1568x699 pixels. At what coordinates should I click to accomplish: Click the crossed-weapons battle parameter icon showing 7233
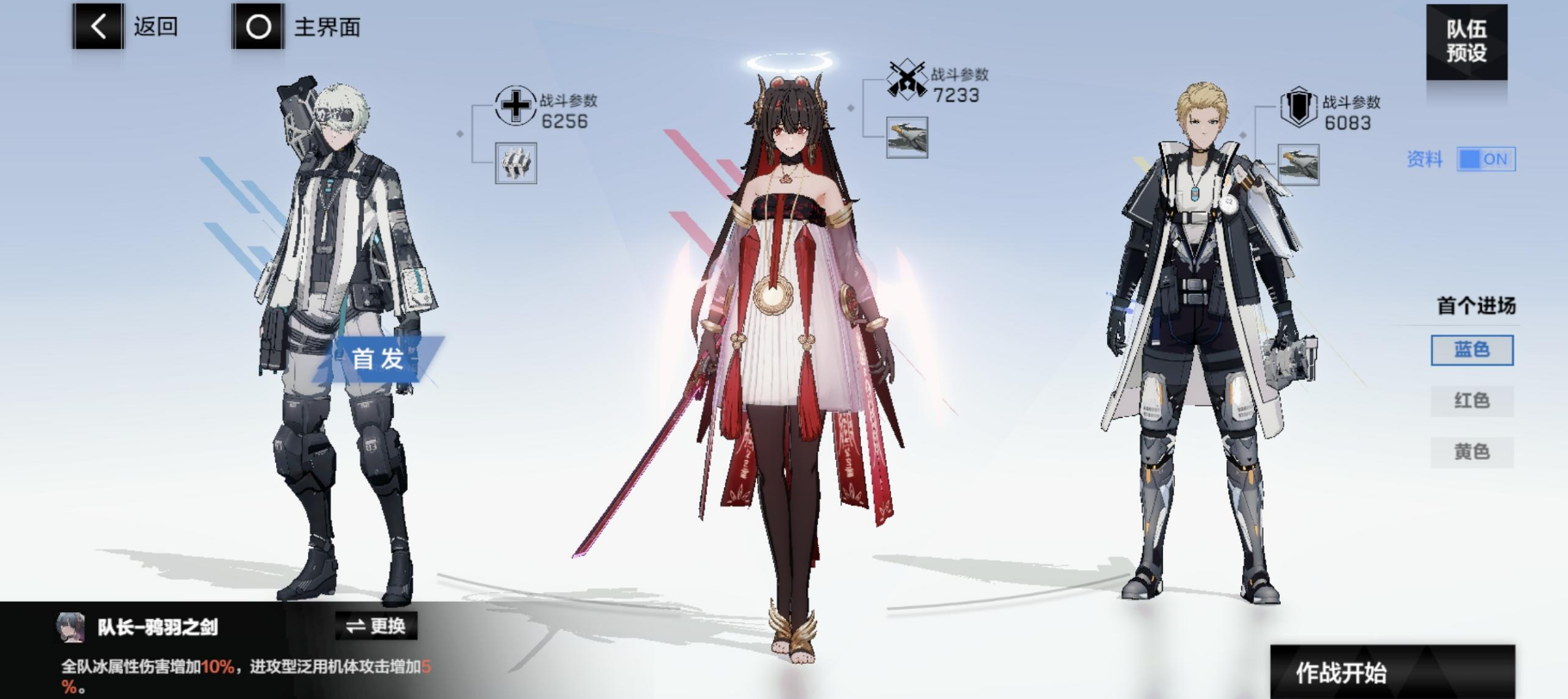click(903, 78)
